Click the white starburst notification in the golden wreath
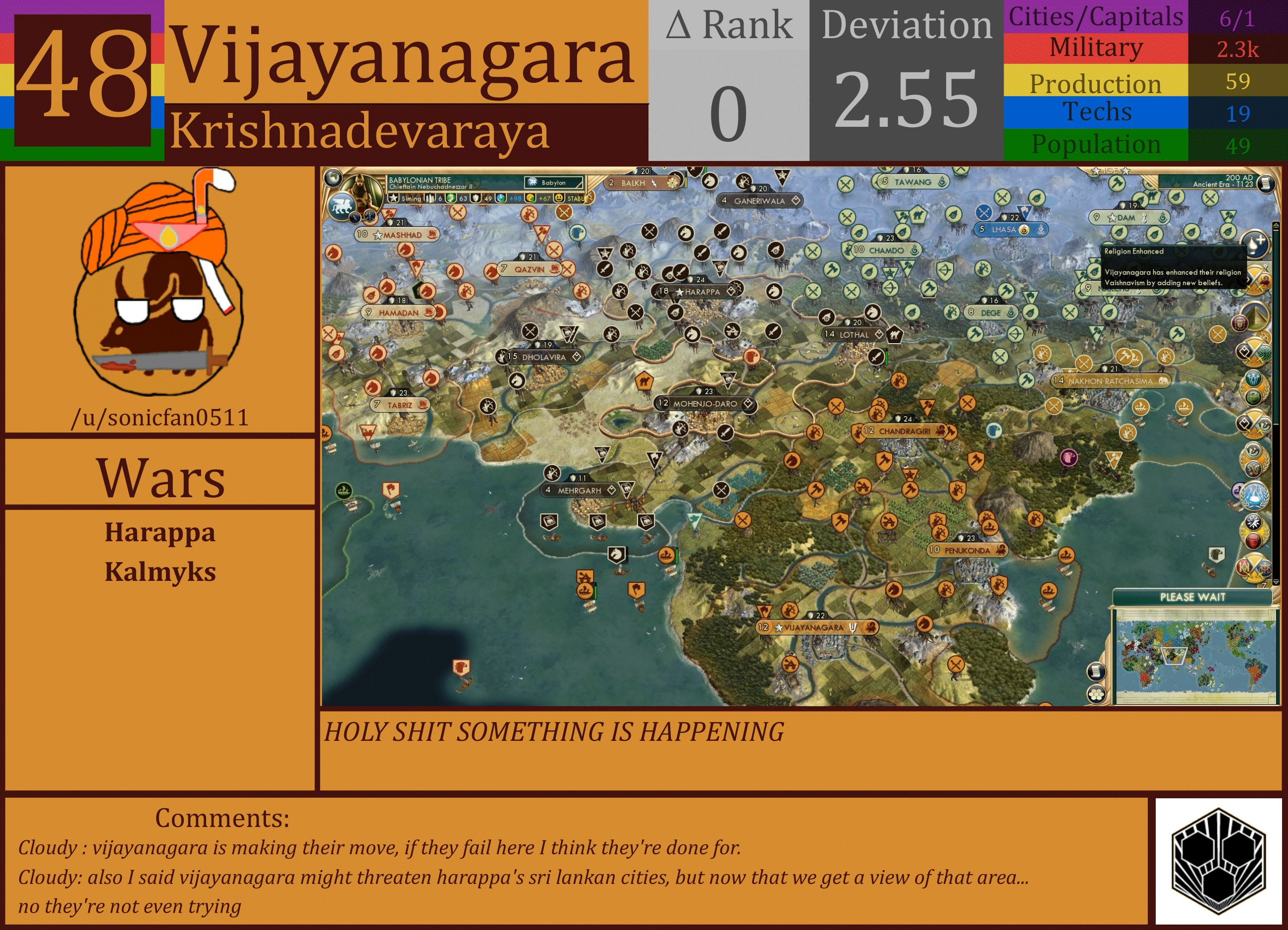 click(x=1253, y=523)
